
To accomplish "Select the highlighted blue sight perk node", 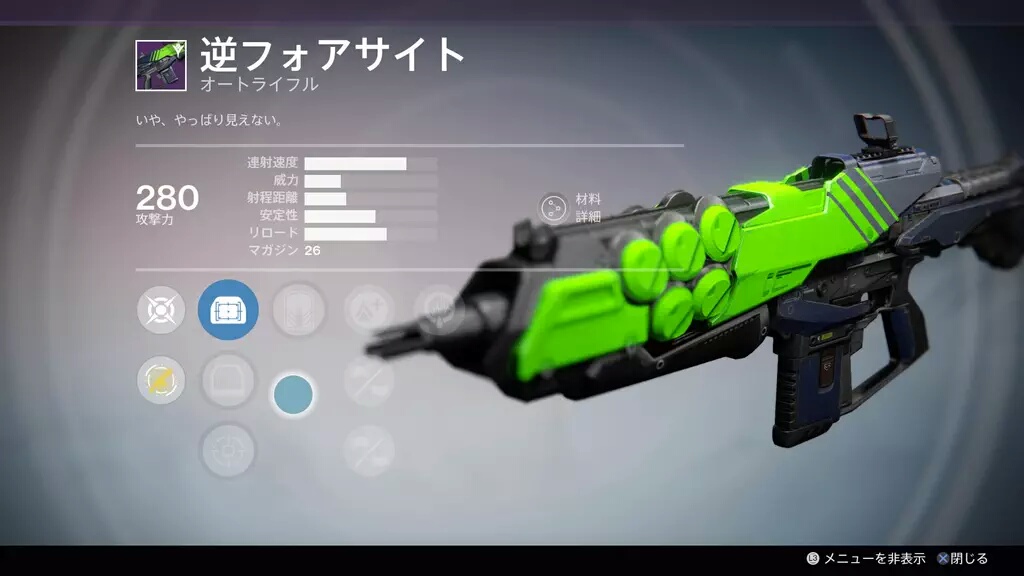I will pyautogui.click(x=228, y=310).
